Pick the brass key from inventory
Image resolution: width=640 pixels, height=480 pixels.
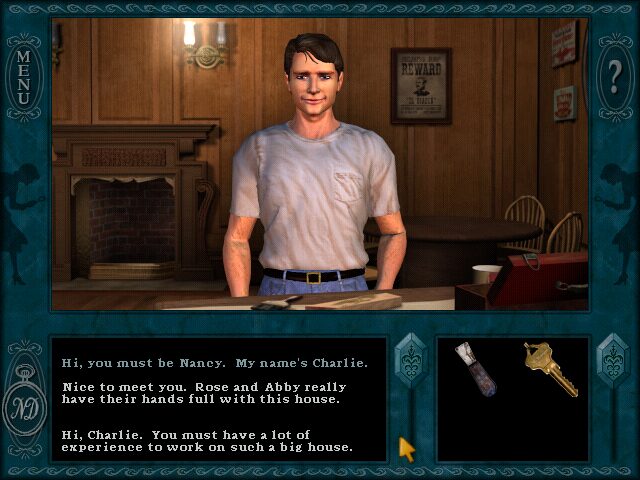coord(548,367)
